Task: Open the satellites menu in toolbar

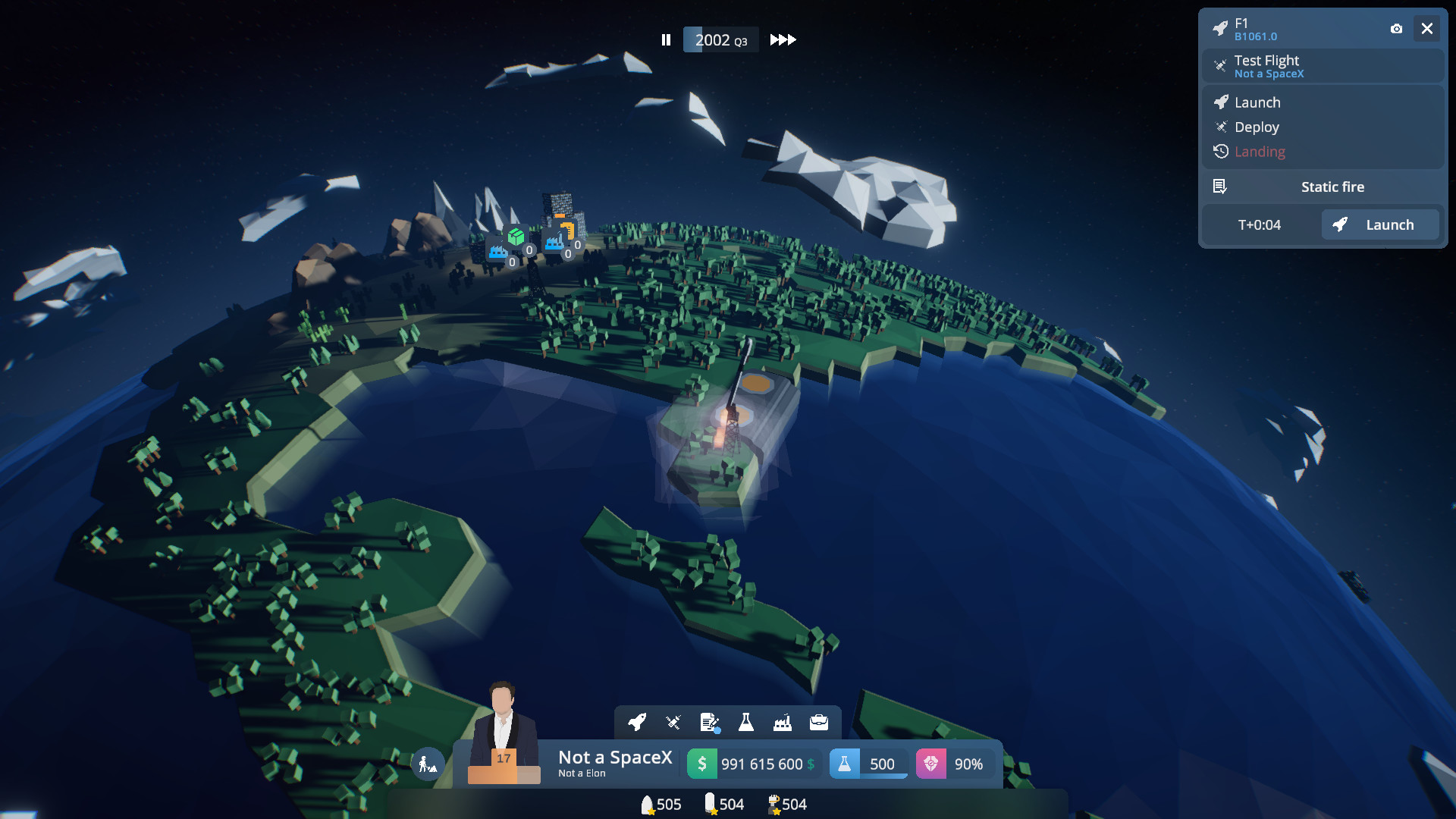Action: [x=673, y=723]
